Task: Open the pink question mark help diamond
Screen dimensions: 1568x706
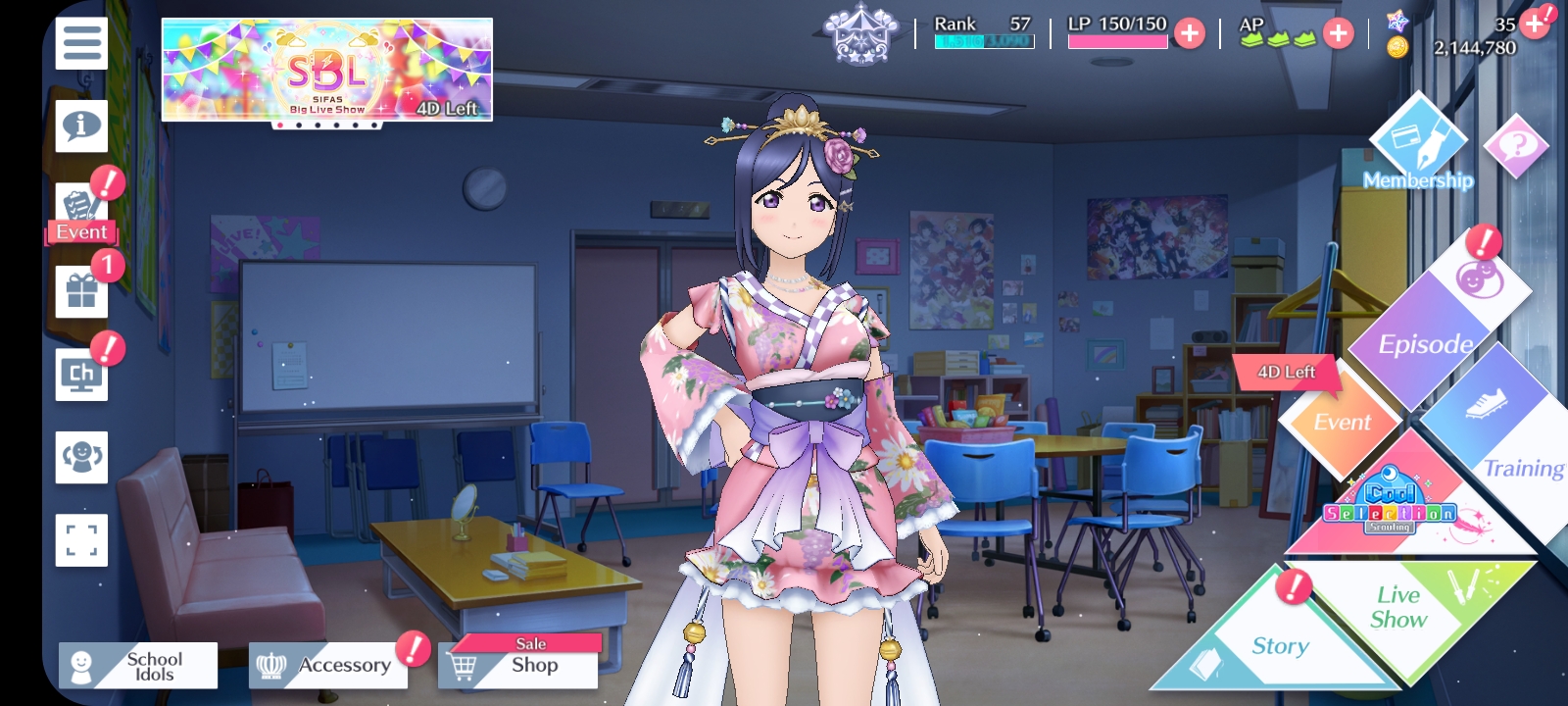Action: (x=1516, y=147)
